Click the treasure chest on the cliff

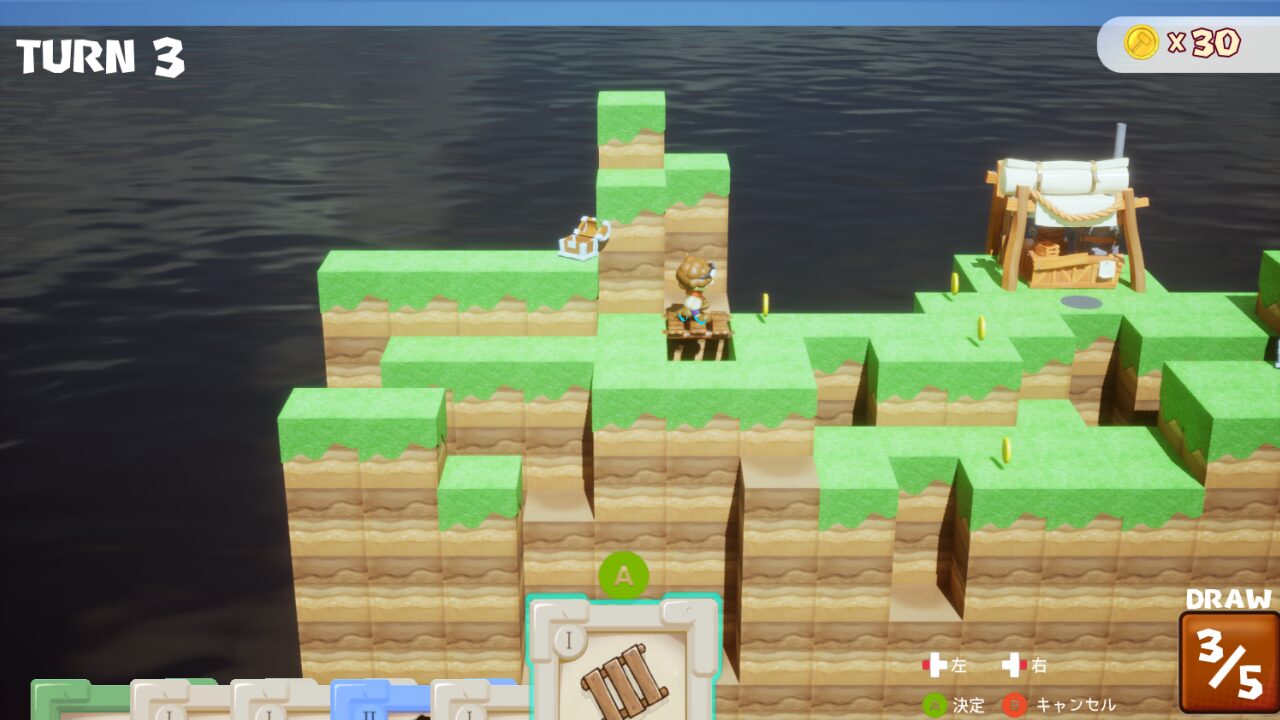(580, 238)
